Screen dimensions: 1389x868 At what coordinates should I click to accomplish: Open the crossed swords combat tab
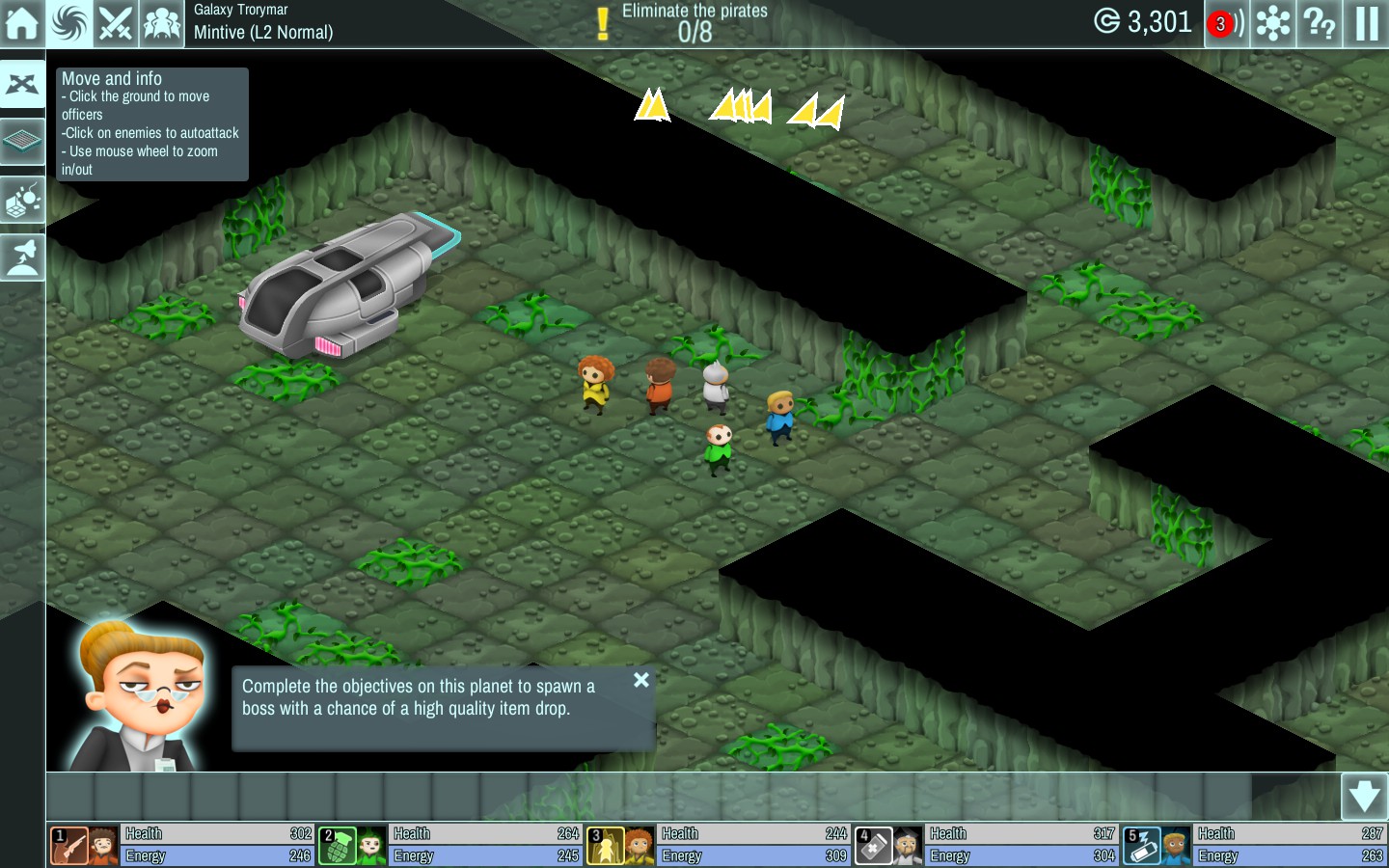coord(116,23)
